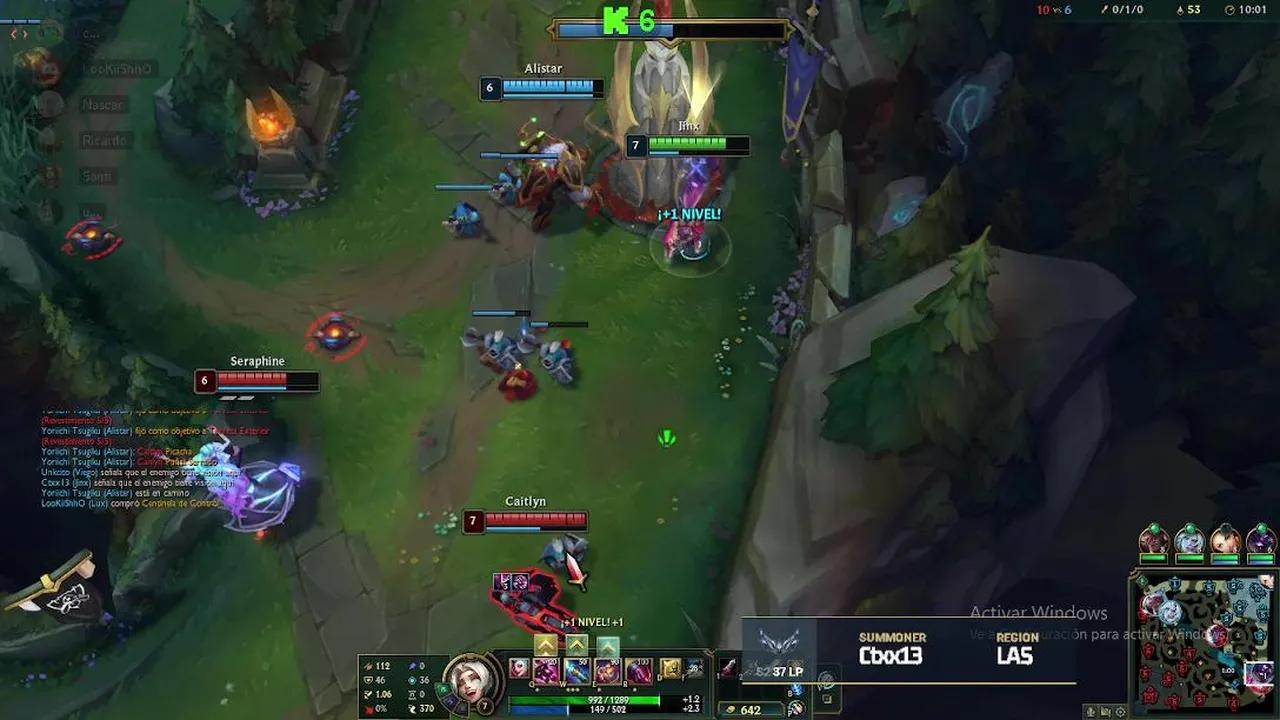
Task: Level up Q using the golden chevron
Action: 545,644
